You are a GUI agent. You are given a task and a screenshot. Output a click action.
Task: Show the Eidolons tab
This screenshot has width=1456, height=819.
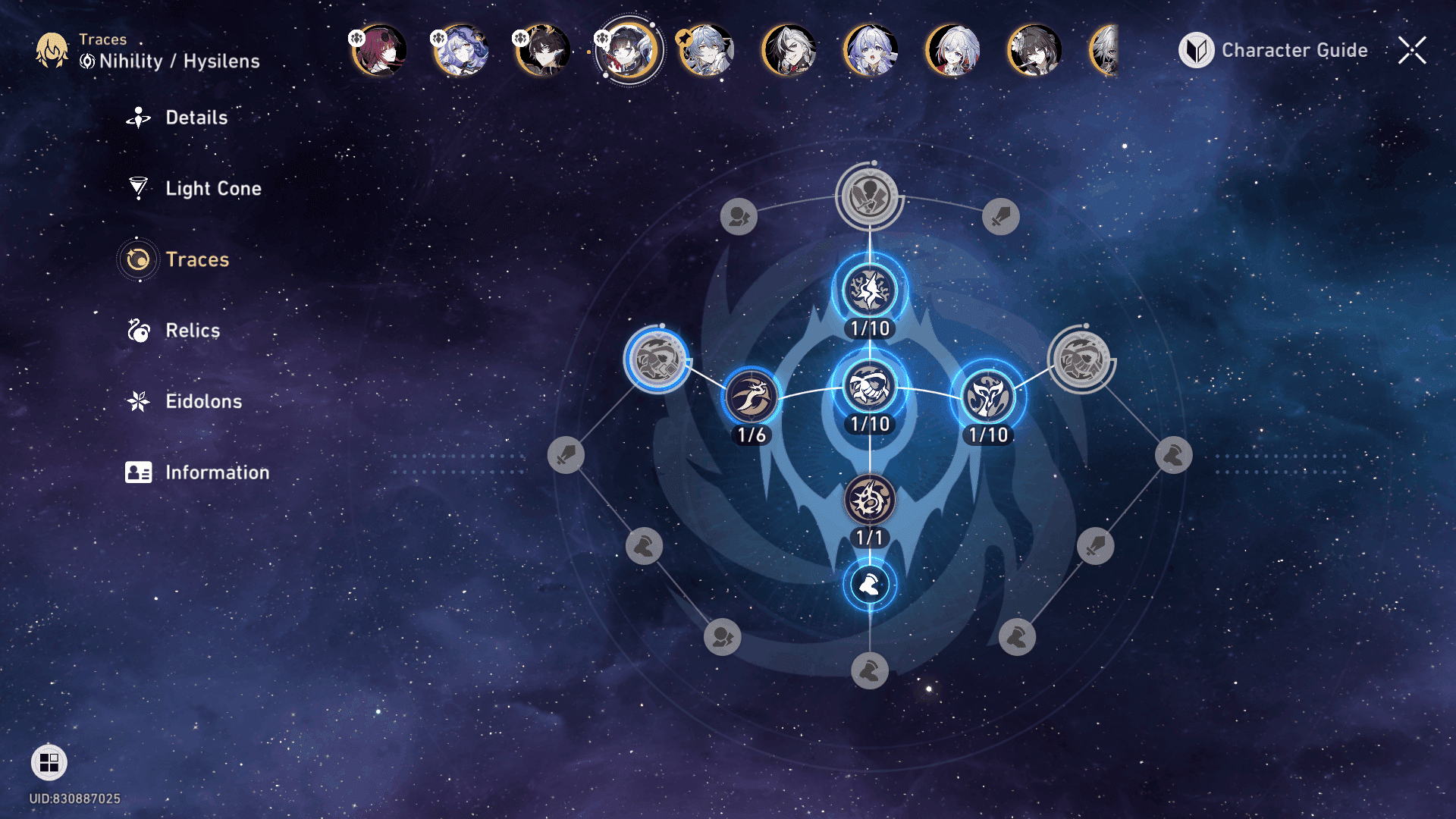point(203,401)
